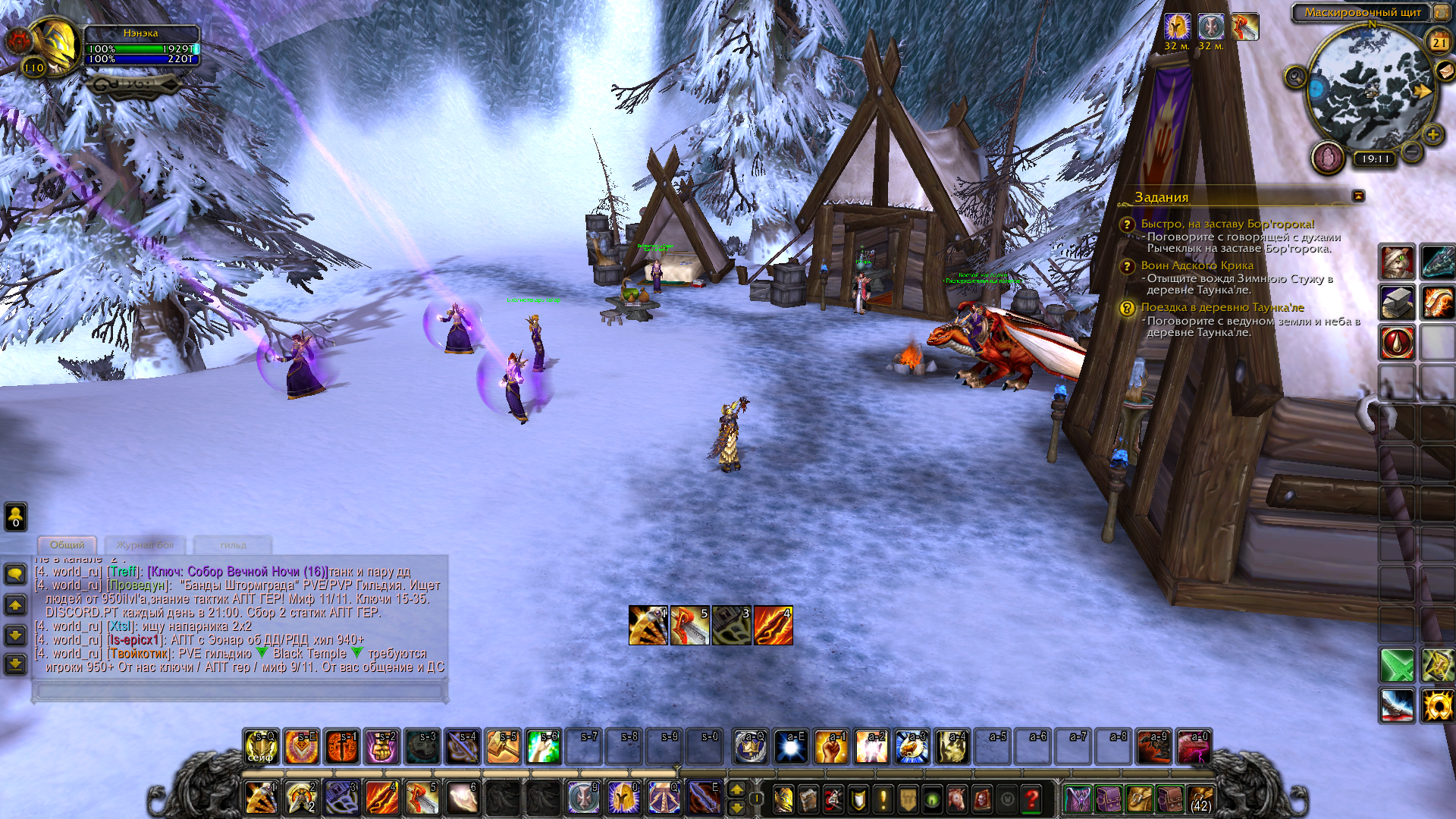1456x819 pixels.
Task: Zoom in the minimap with plus button
Action: 1432,135
